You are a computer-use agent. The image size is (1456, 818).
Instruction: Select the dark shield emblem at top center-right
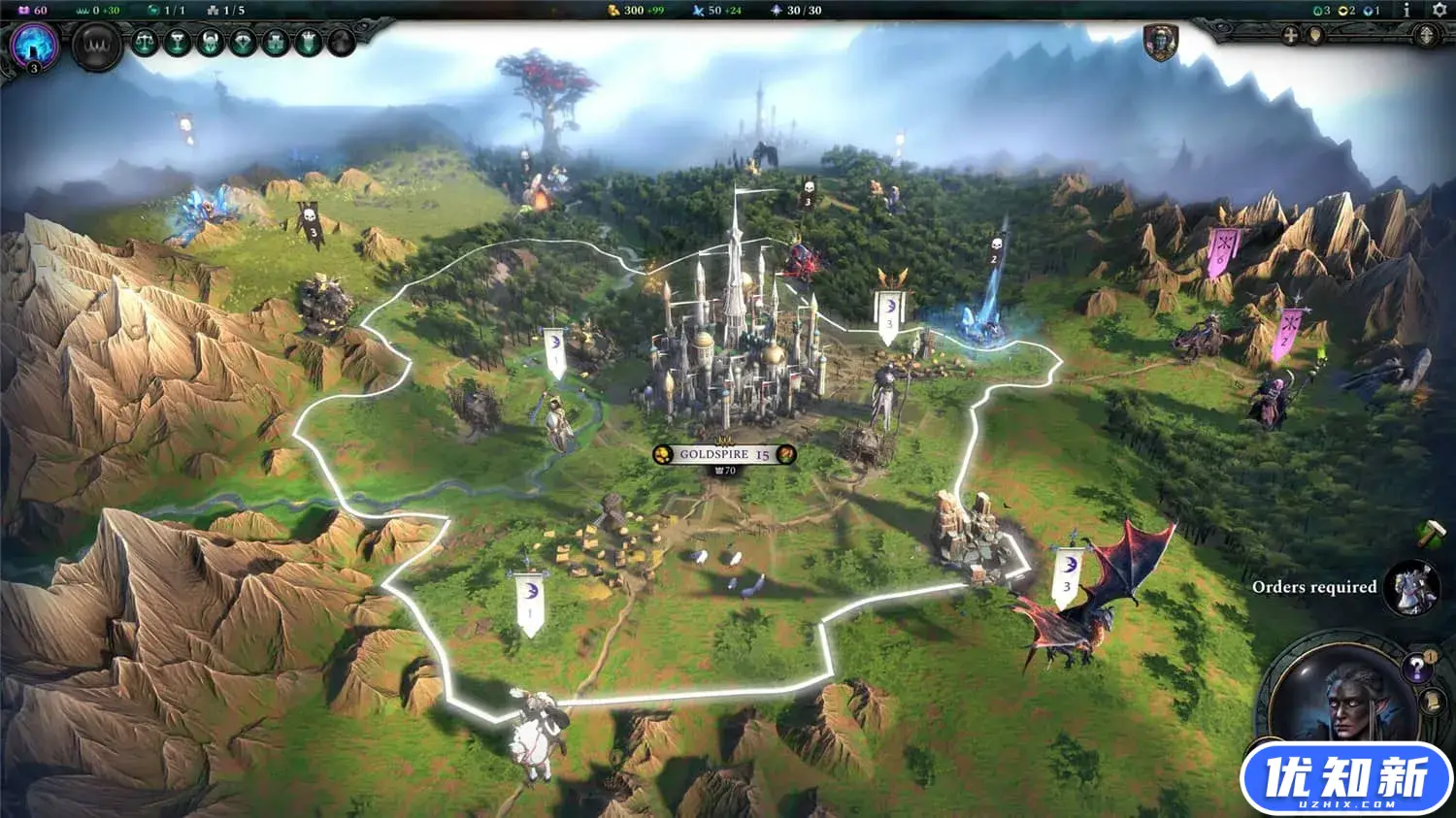tap(1162, 44)
